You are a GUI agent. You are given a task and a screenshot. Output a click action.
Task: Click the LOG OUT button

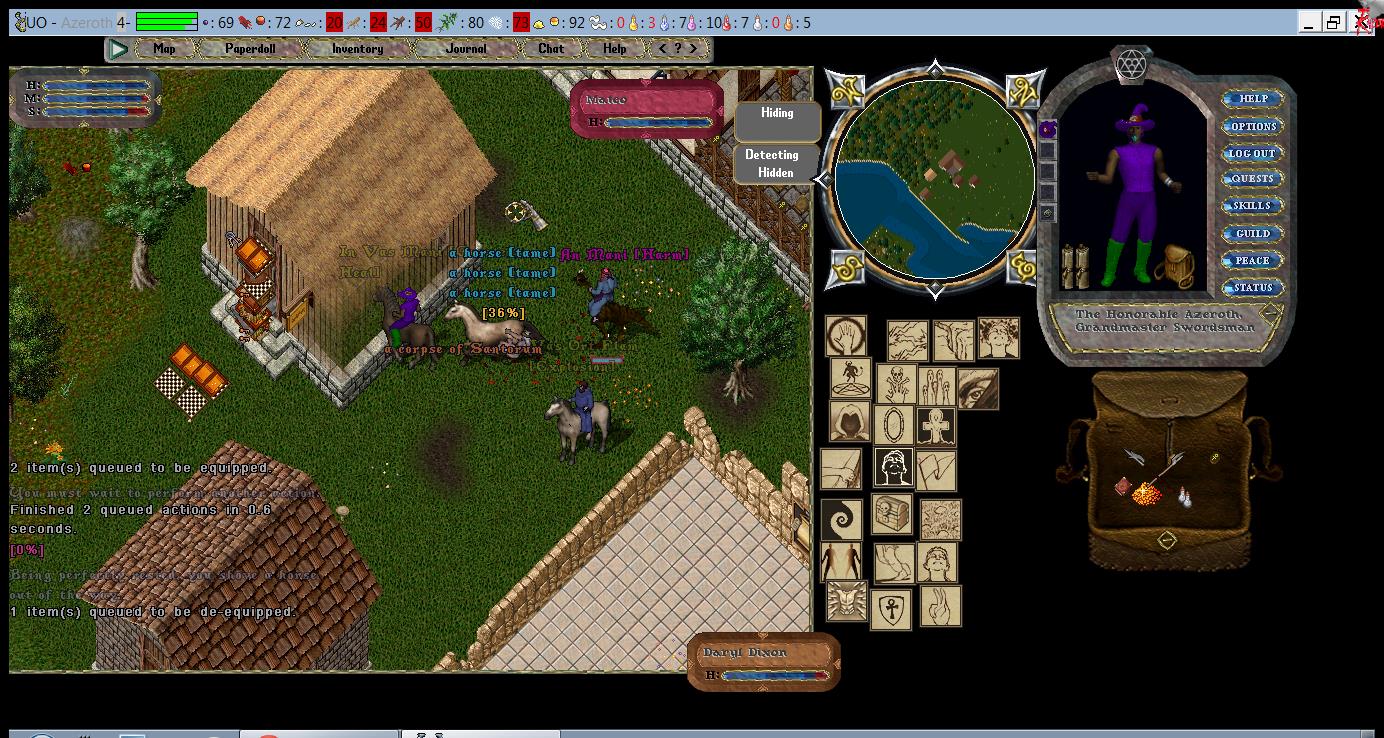(1252, 153)
